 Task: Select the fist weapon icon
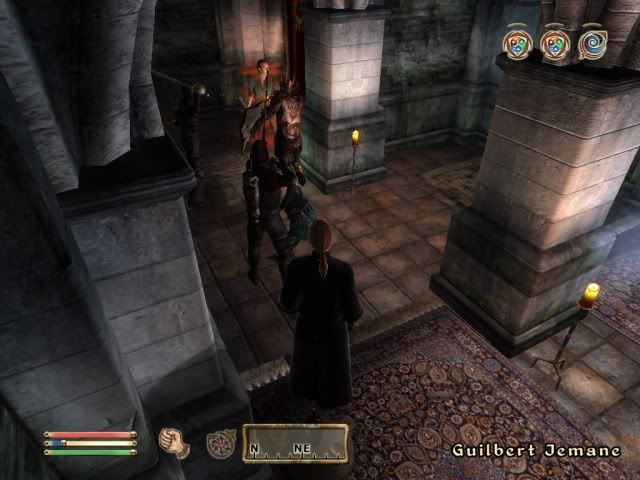click(175, 443)
